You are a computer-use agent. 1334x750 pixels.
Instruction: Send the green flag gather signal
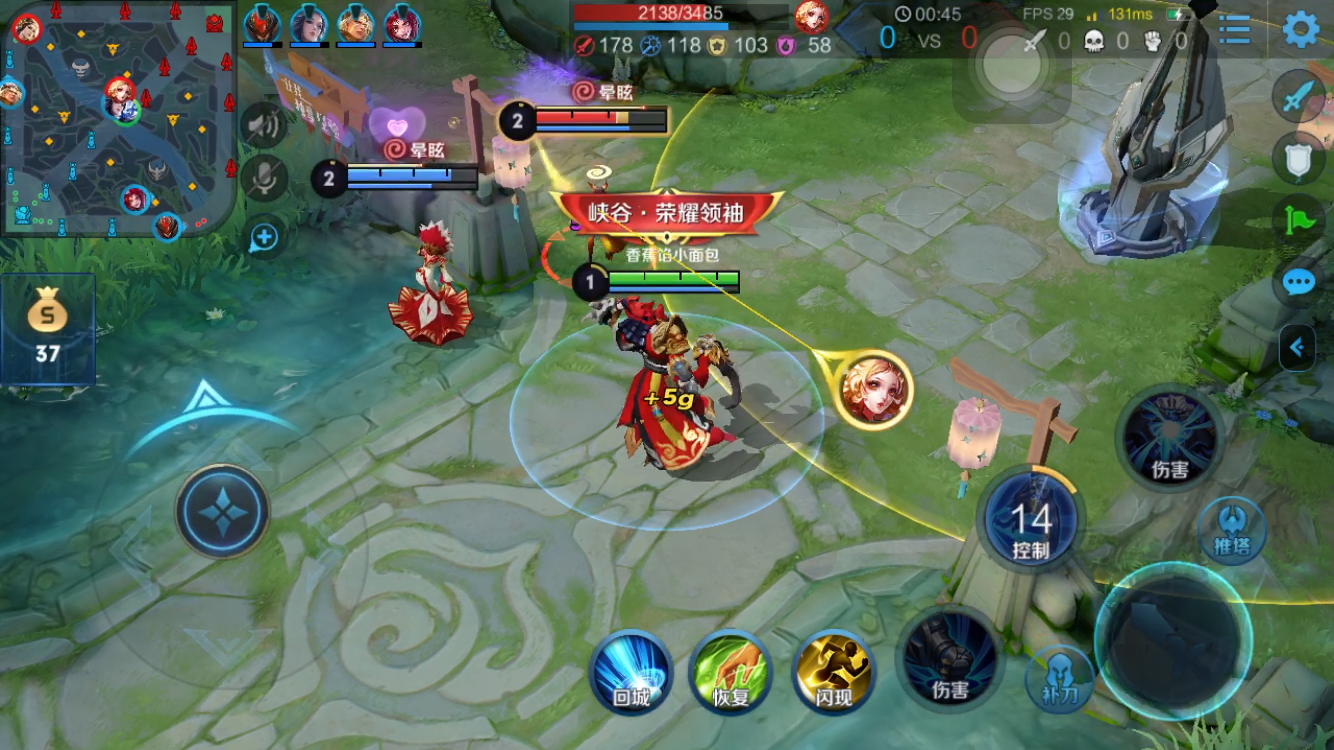point(1298,220)
